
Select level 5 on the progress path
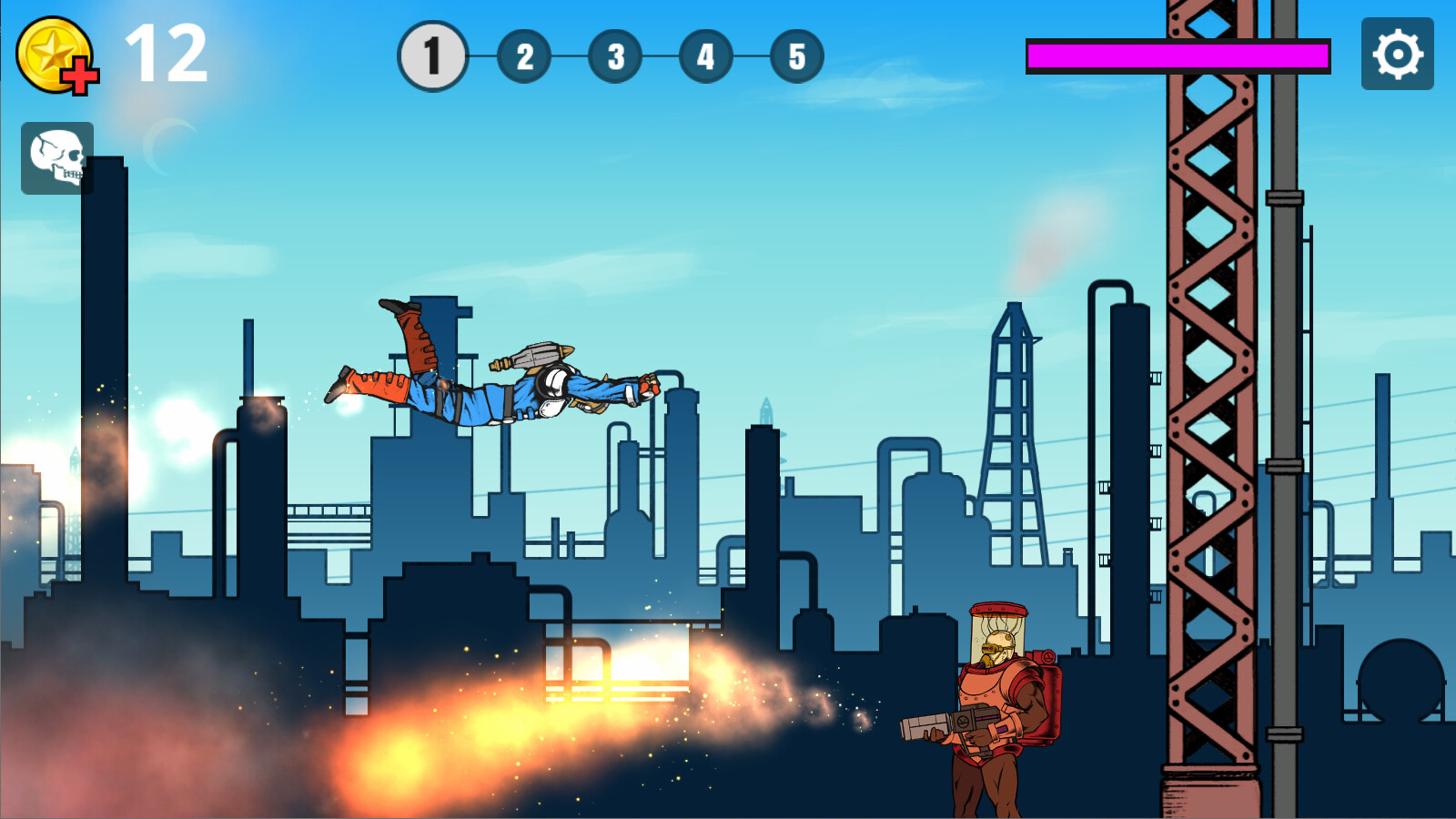(794, 57)
